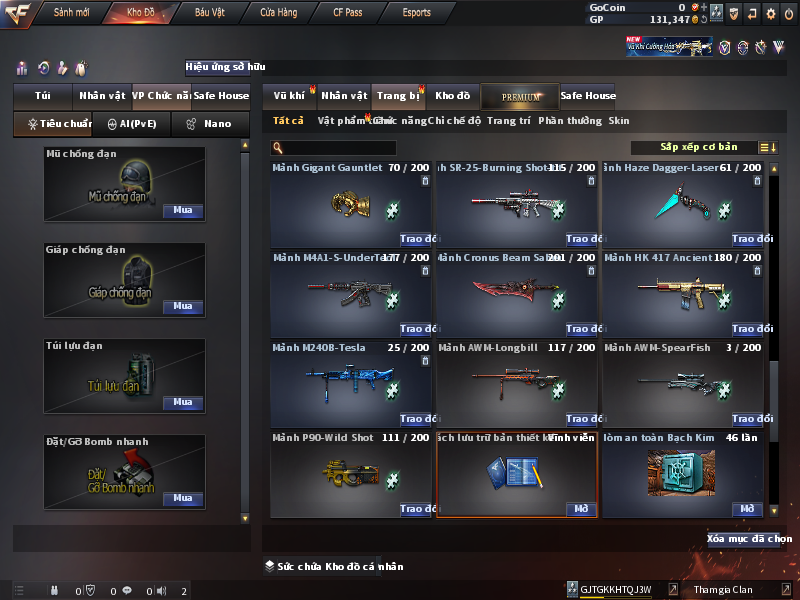Open the gear settings icon
This screenshot has height=600, width=800.
tap(770, 13)
